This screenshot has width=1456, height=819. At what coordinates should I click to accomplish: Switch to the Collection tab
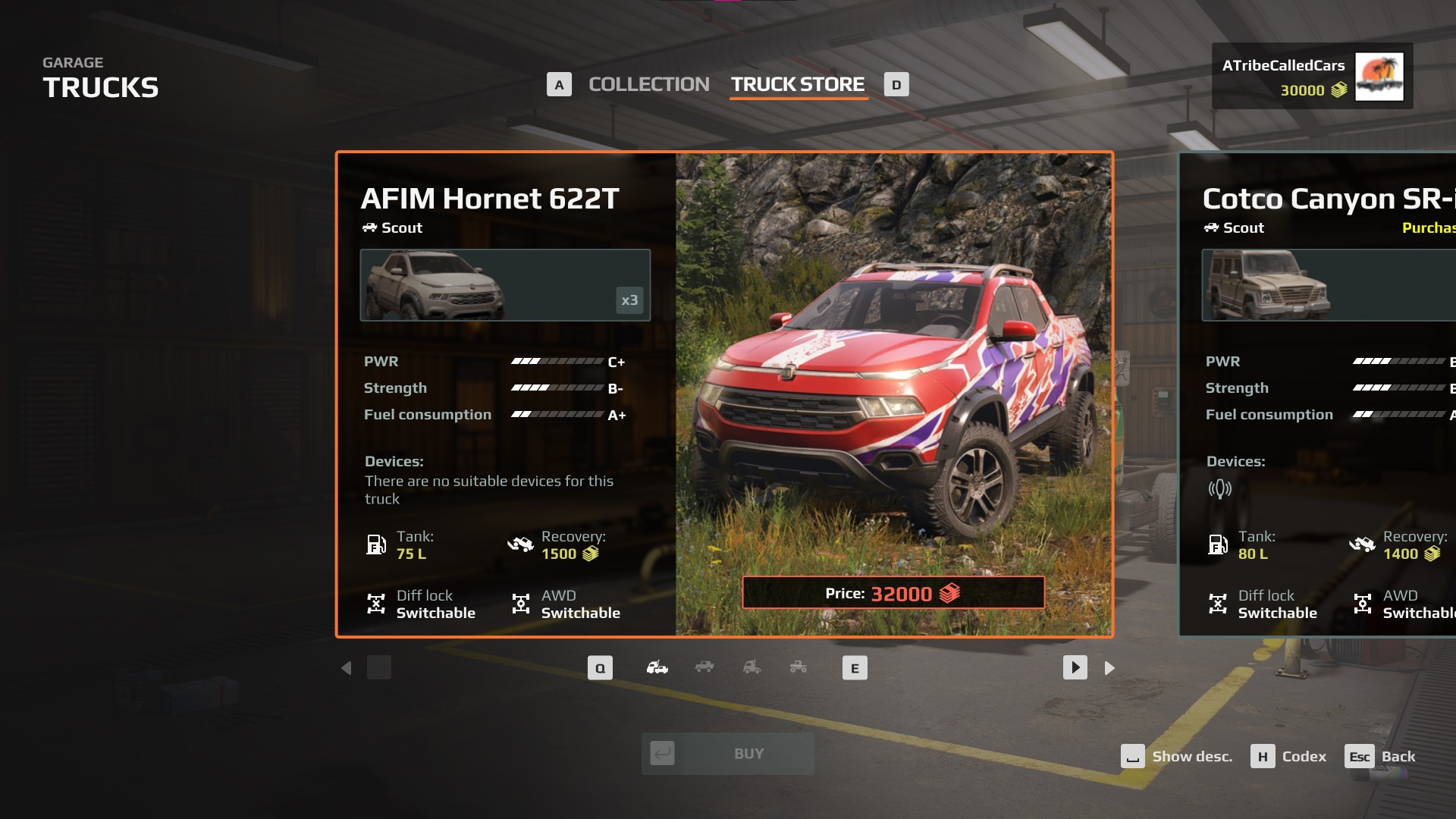(648, 84)
